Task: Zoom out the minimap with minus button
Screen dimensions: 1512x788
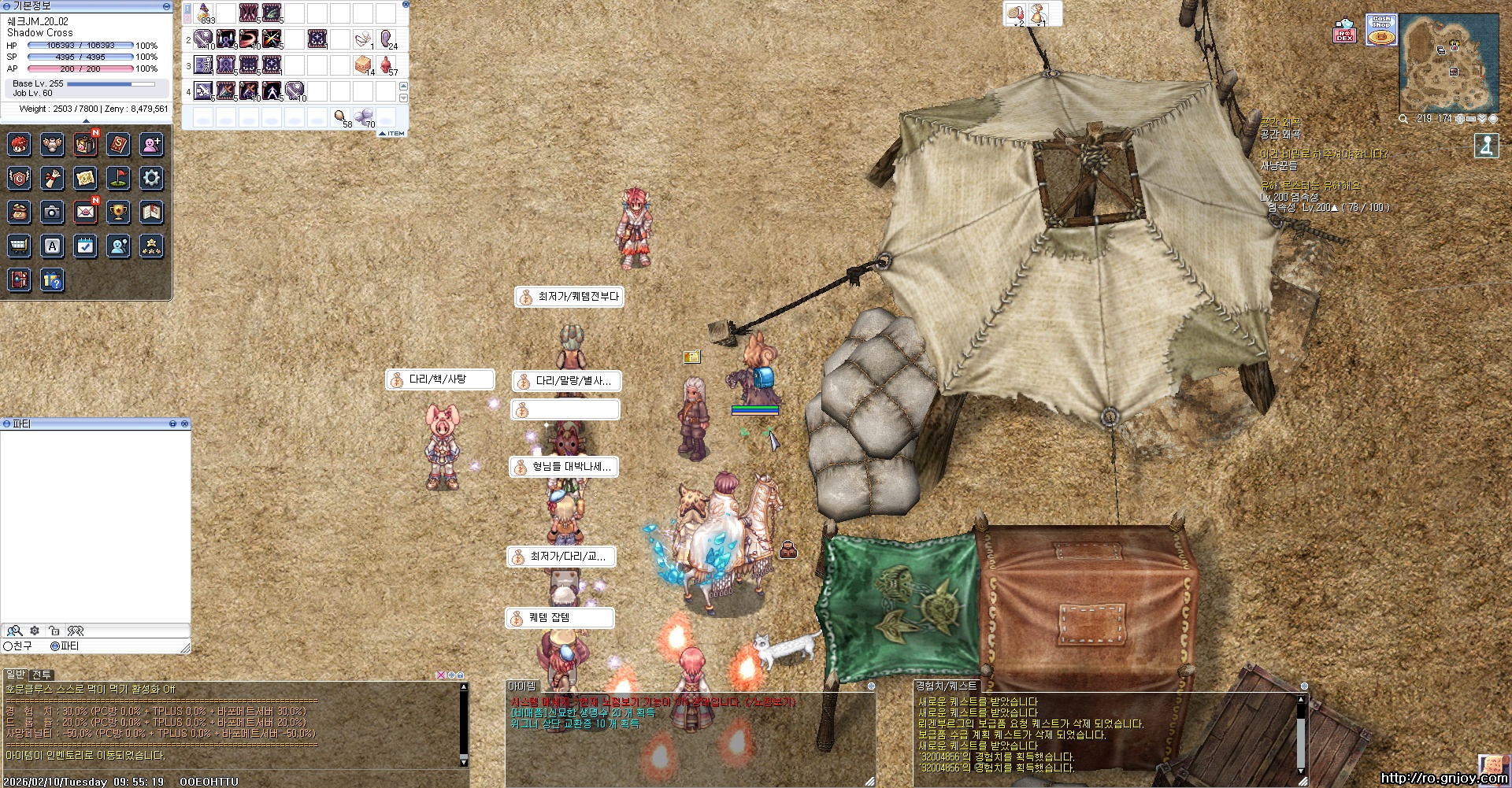Action: click(1470, 119)
